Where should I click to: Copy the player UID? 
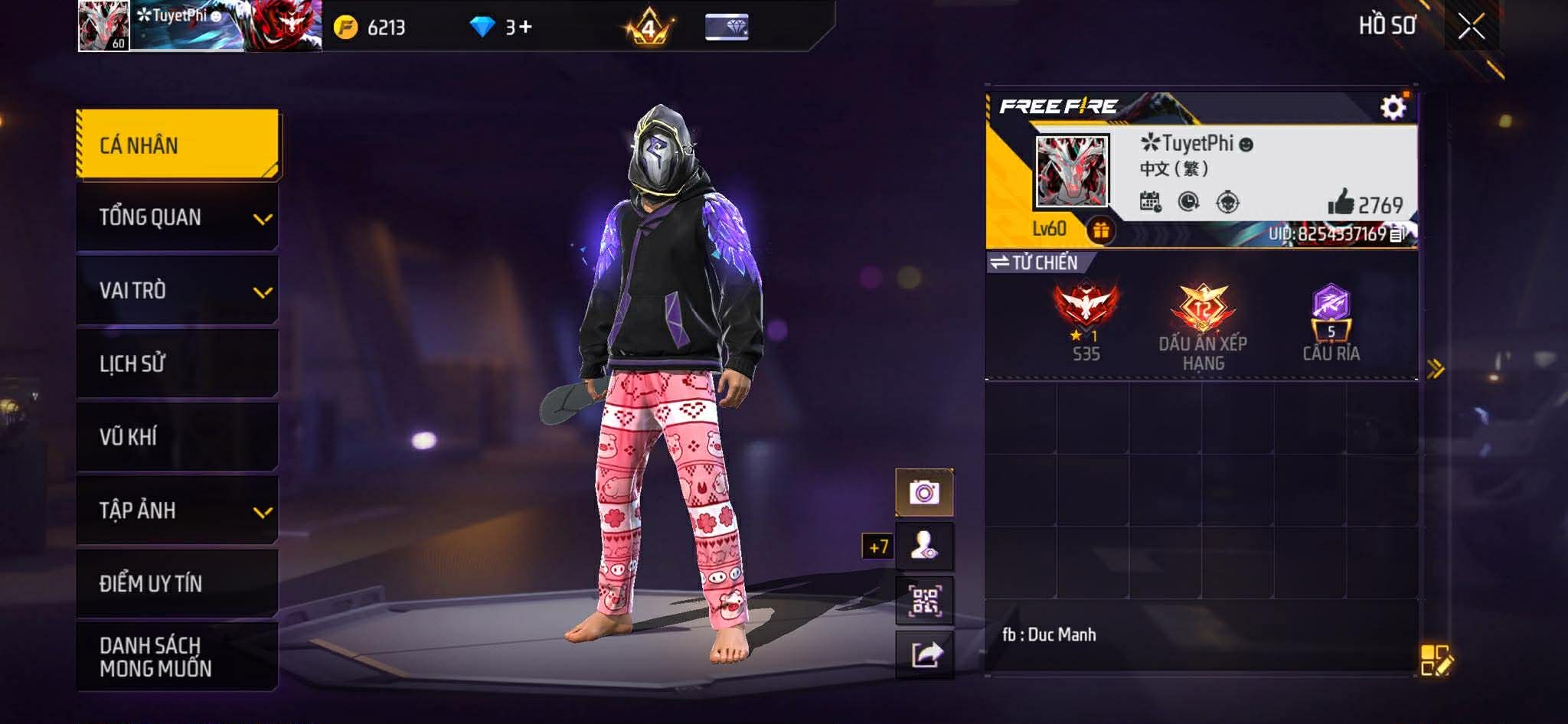coord(1396,234)
